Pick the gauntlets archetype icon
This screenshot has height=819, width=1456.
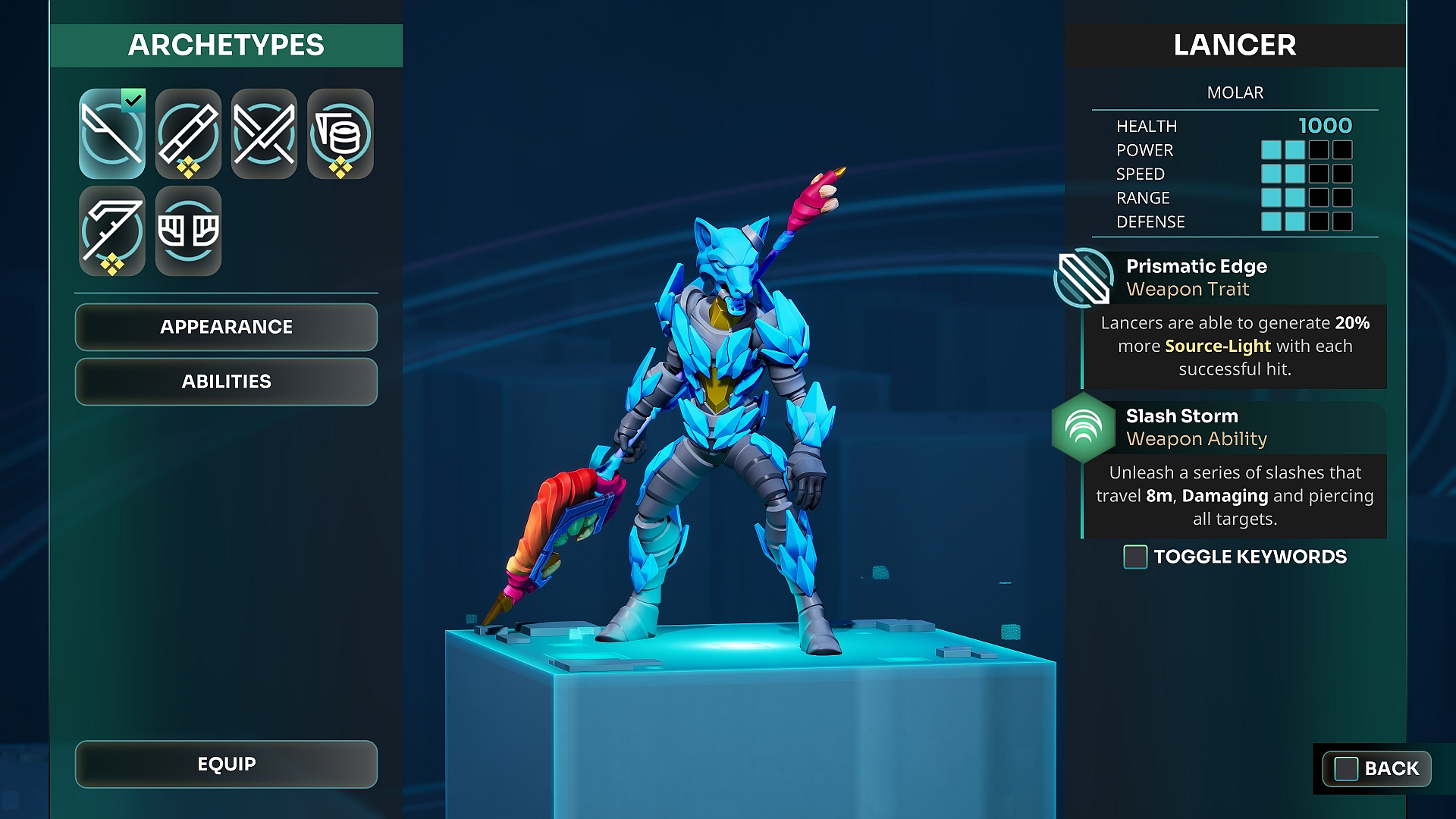pyautogui.click(x=188, y=231)
